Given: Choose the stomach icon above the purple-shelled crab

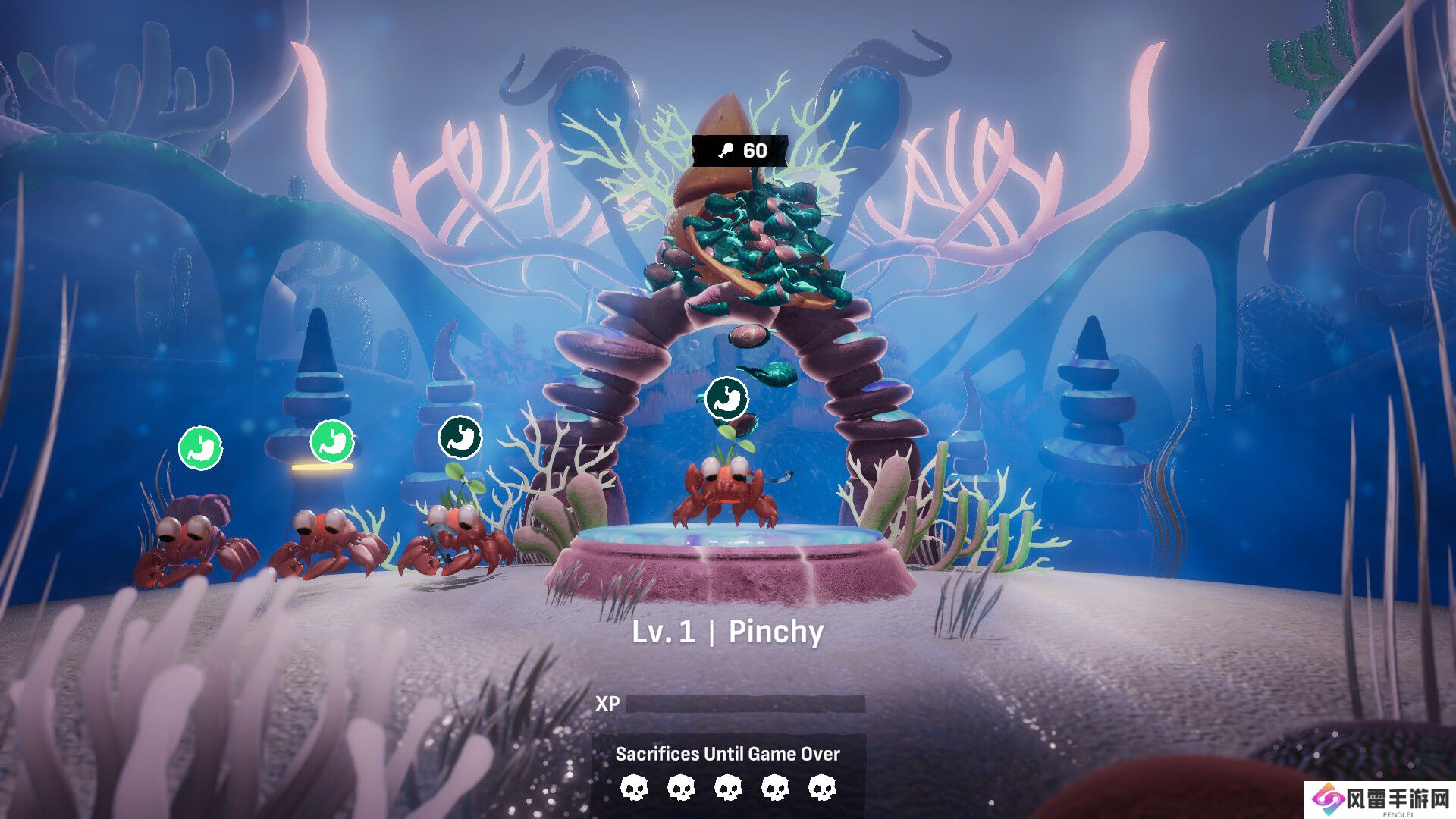Looking at the screenshot, I should (200, 447).
